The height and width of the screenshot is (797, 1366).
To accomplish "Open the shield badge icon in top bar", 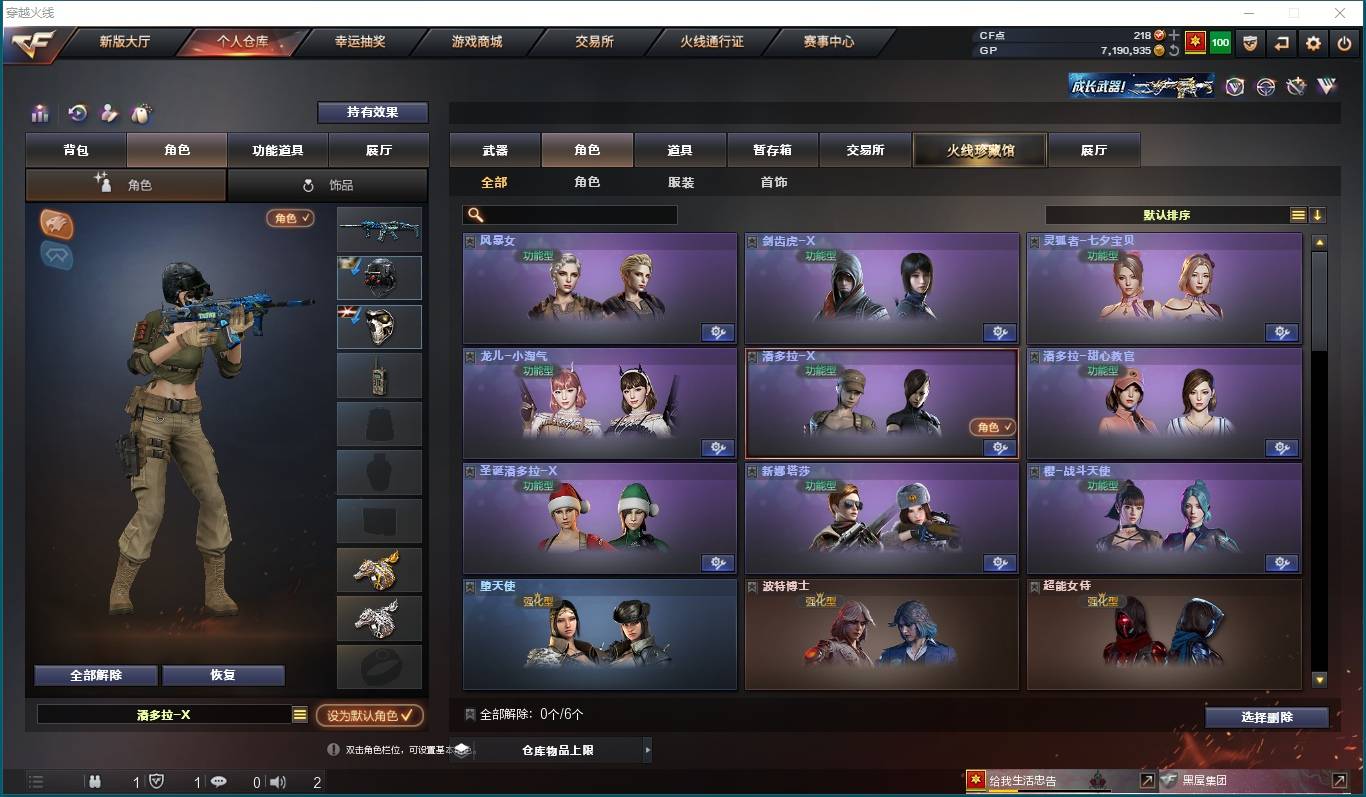I will point(1250,43).
